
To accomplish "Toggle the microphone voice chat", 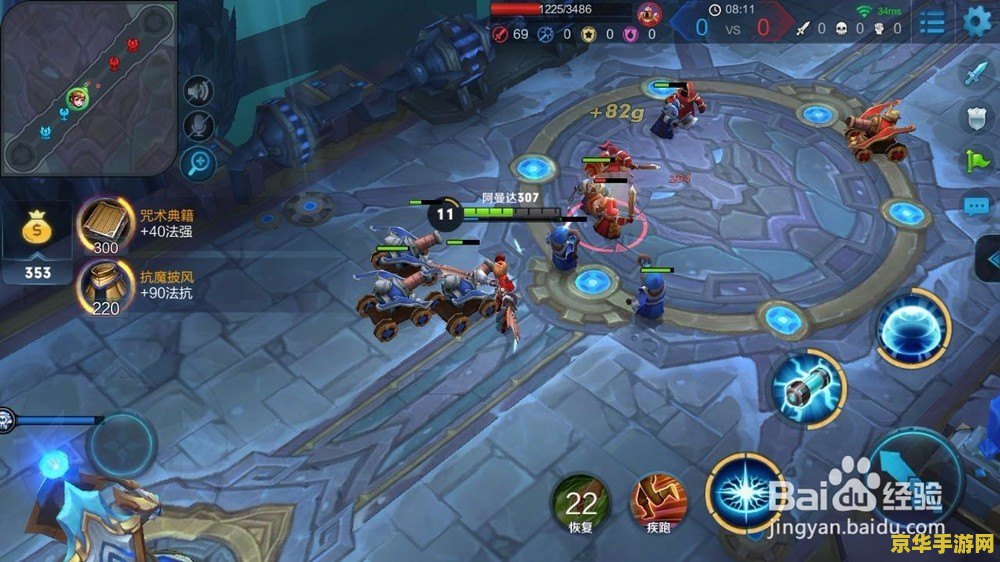I will click(199, 126).
